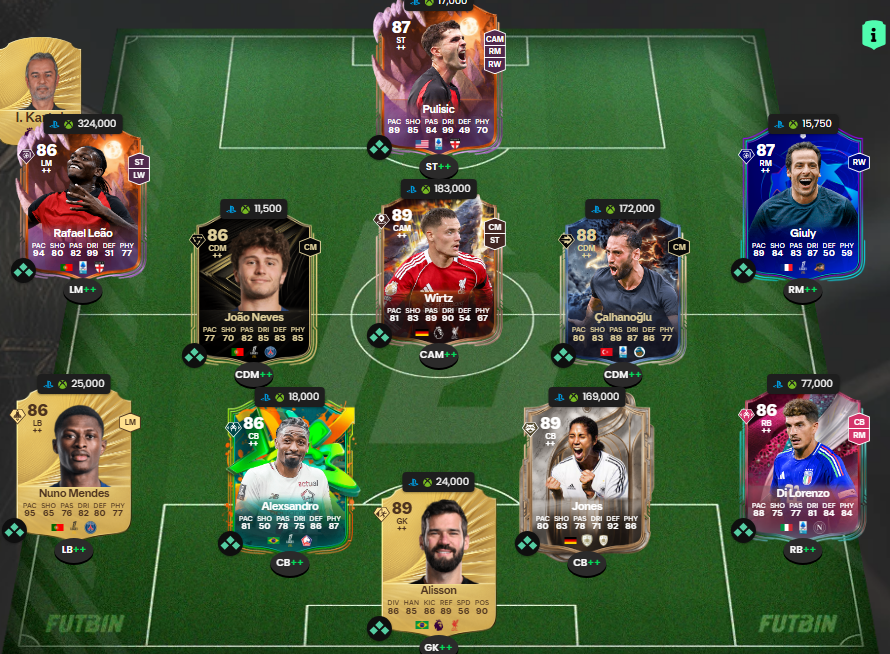Select the Wirtz CAM card
The height and width of the screenshot is (654, 890).
(438, 265)
